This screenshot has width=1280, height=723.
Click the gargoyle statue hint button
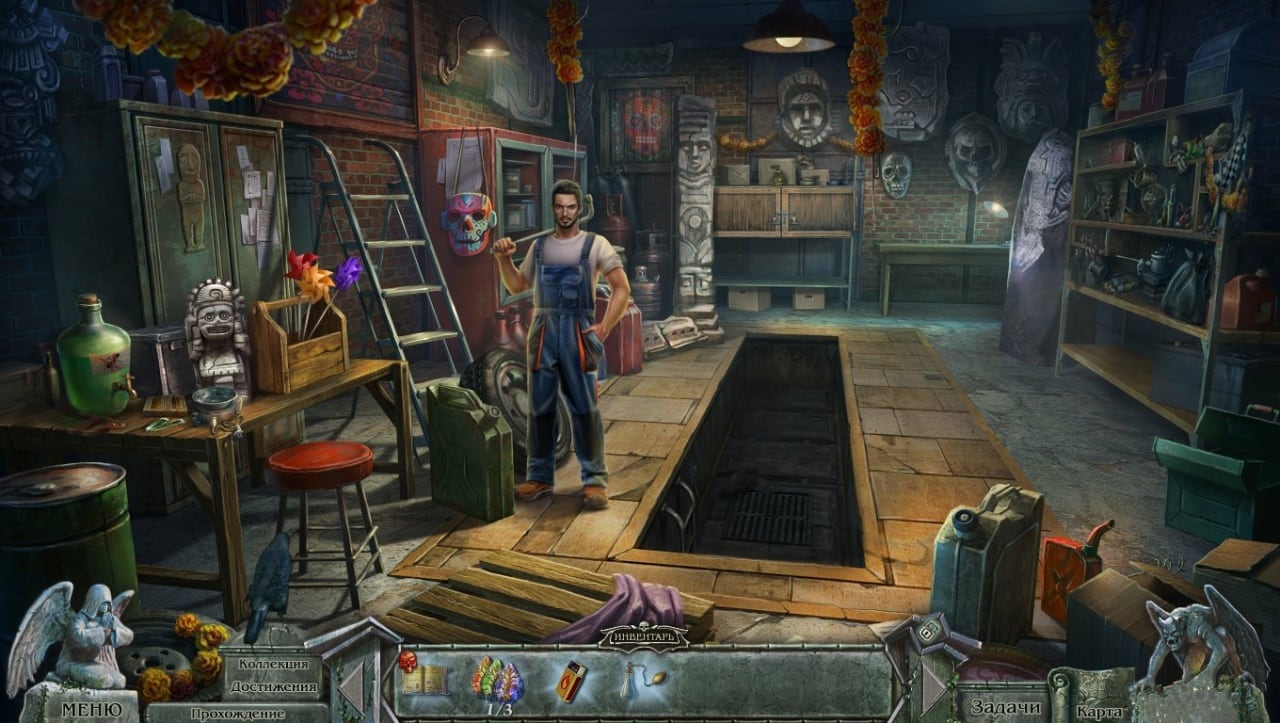click(1205, 640)
